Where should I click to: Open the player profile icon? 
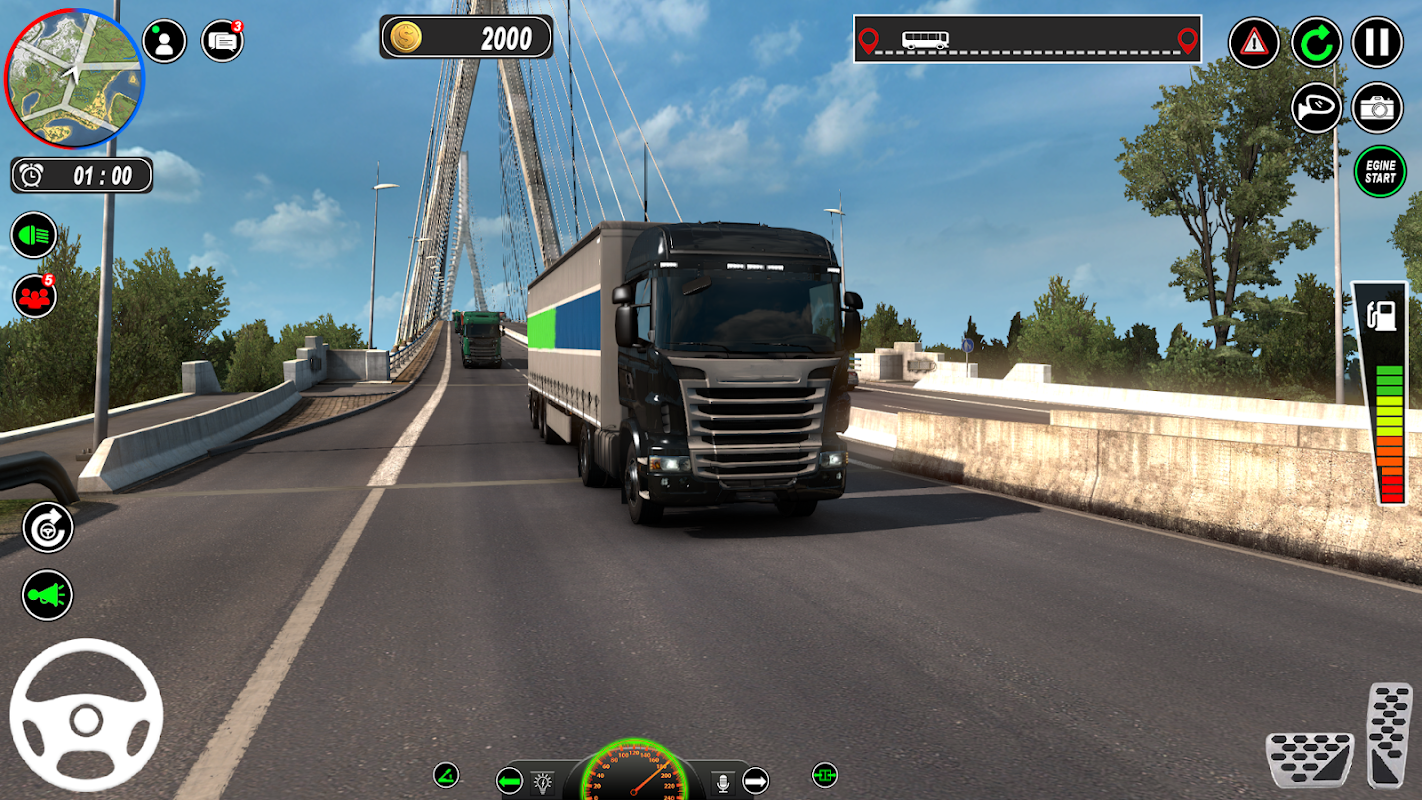click(x=164, y=41)
